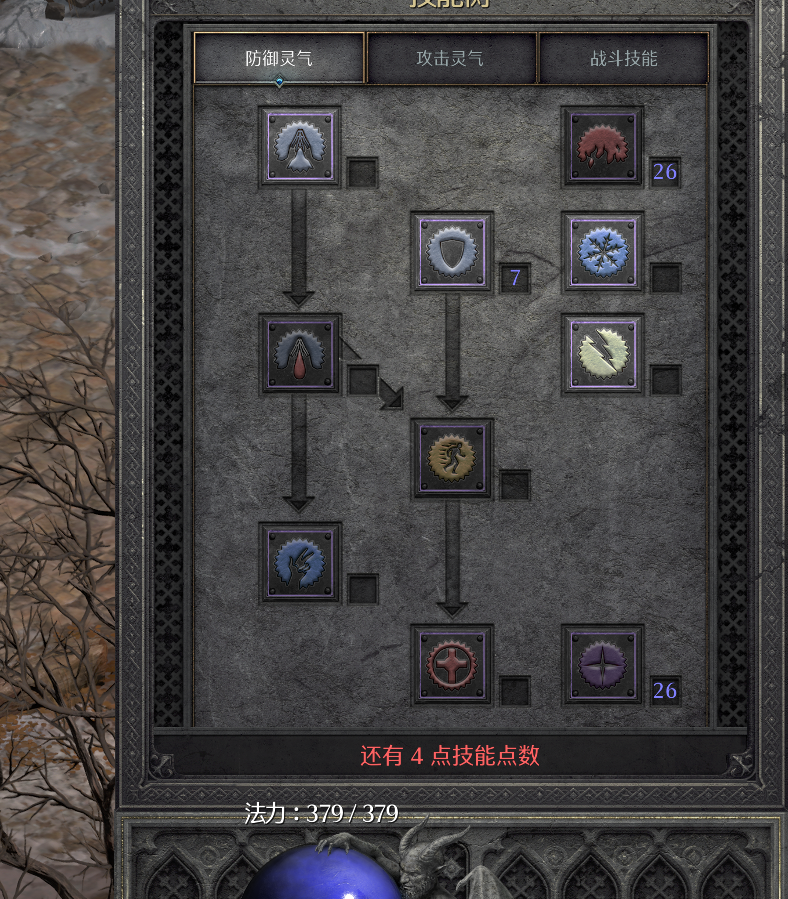Select the 战斗技能 tab

click(x=624, y=58)
